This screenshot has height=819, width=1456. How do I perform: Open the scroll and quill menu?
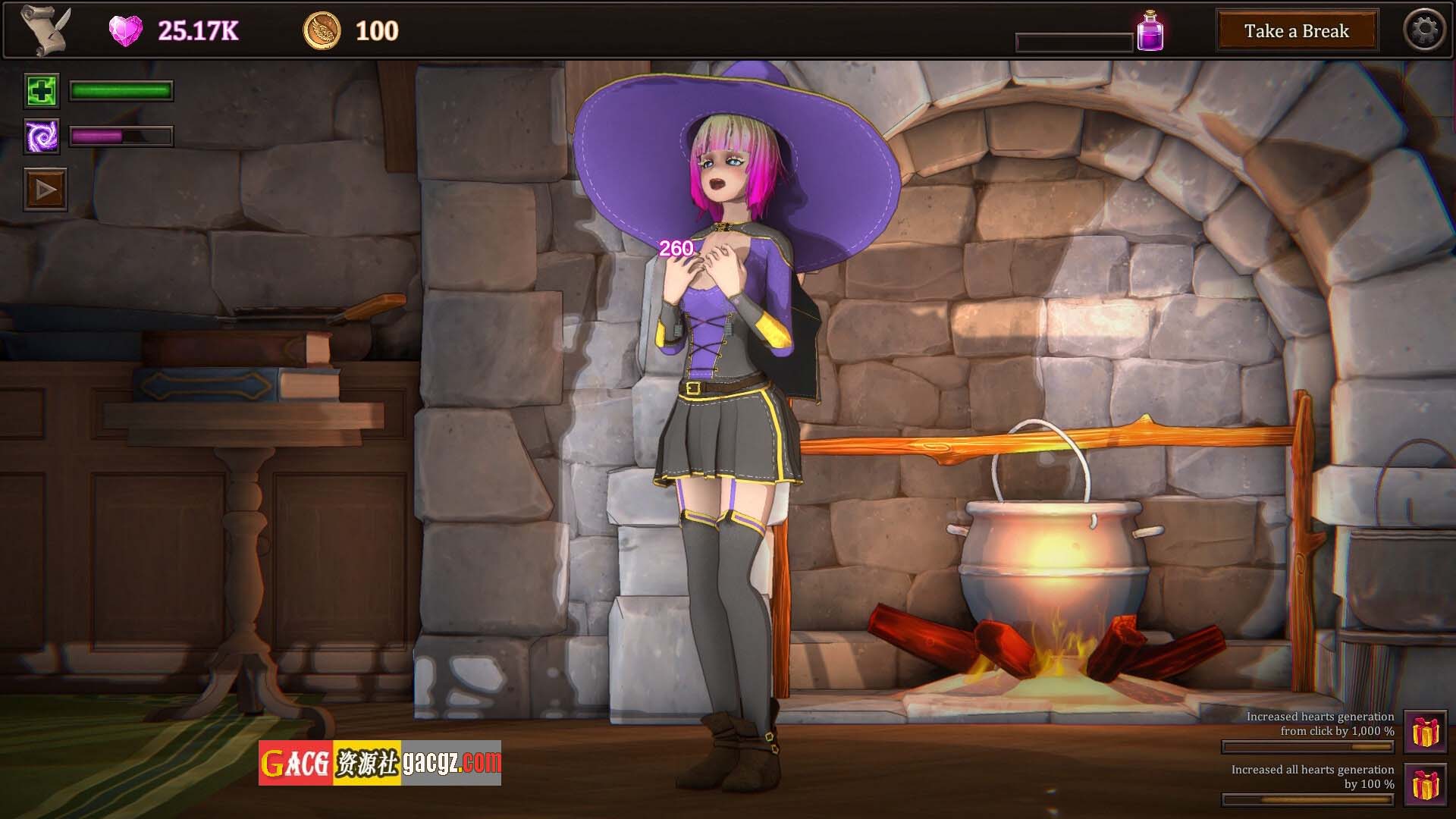click(45, 30)
